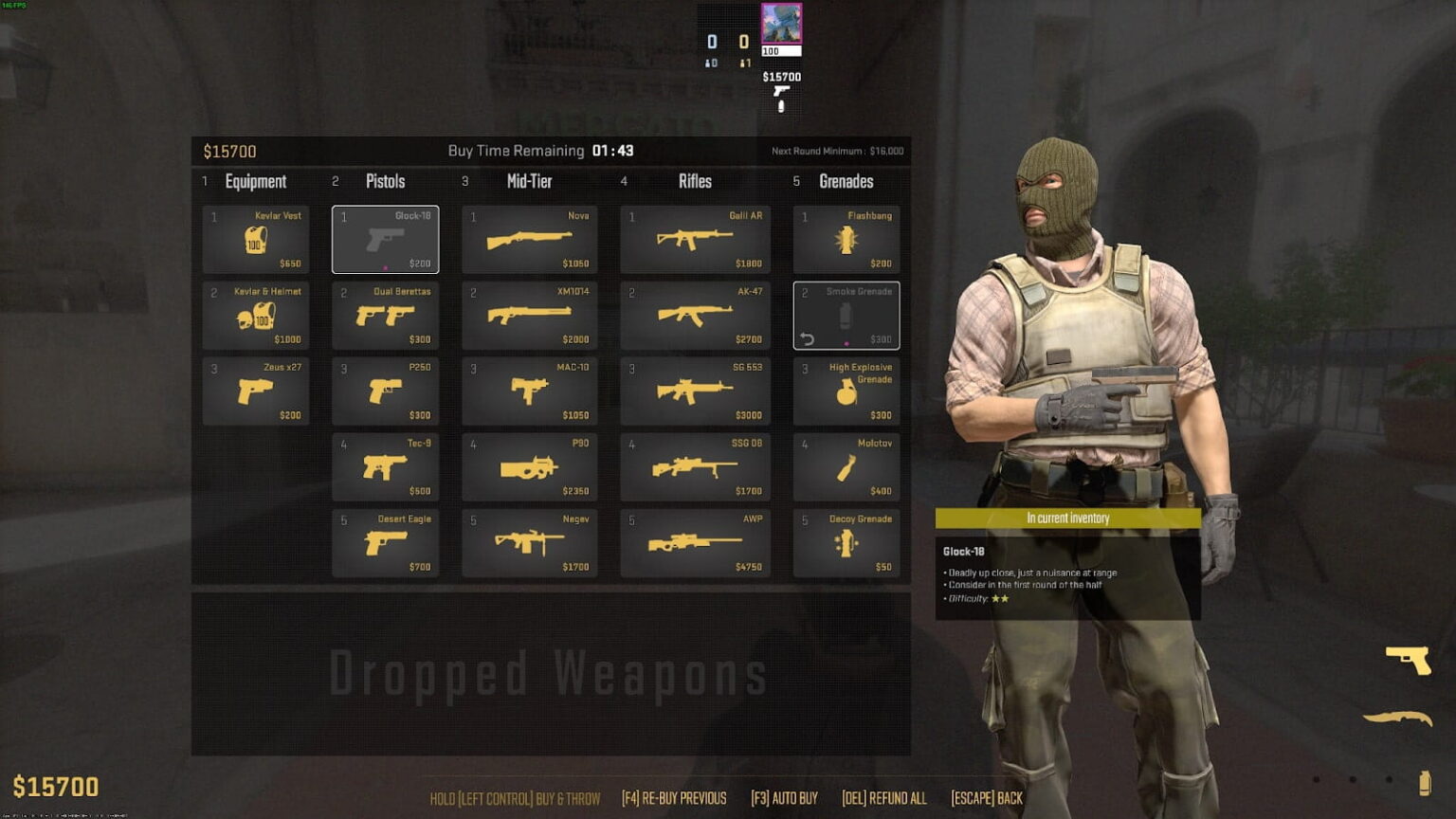
Task: Buy a High Explosive Grenade
Action: (x=846, y=391)
